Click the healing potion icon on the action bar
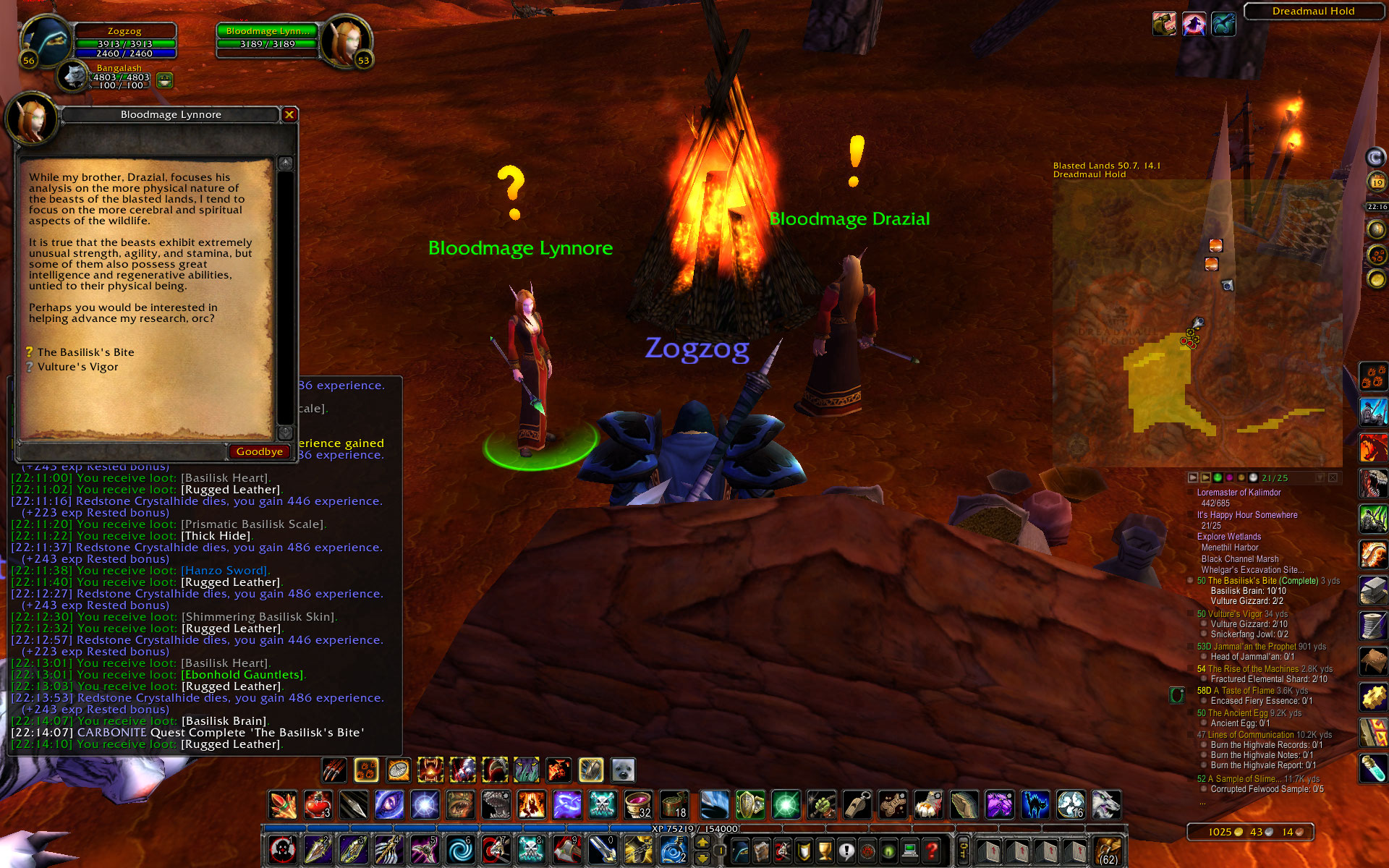 (x=317, y=805)
